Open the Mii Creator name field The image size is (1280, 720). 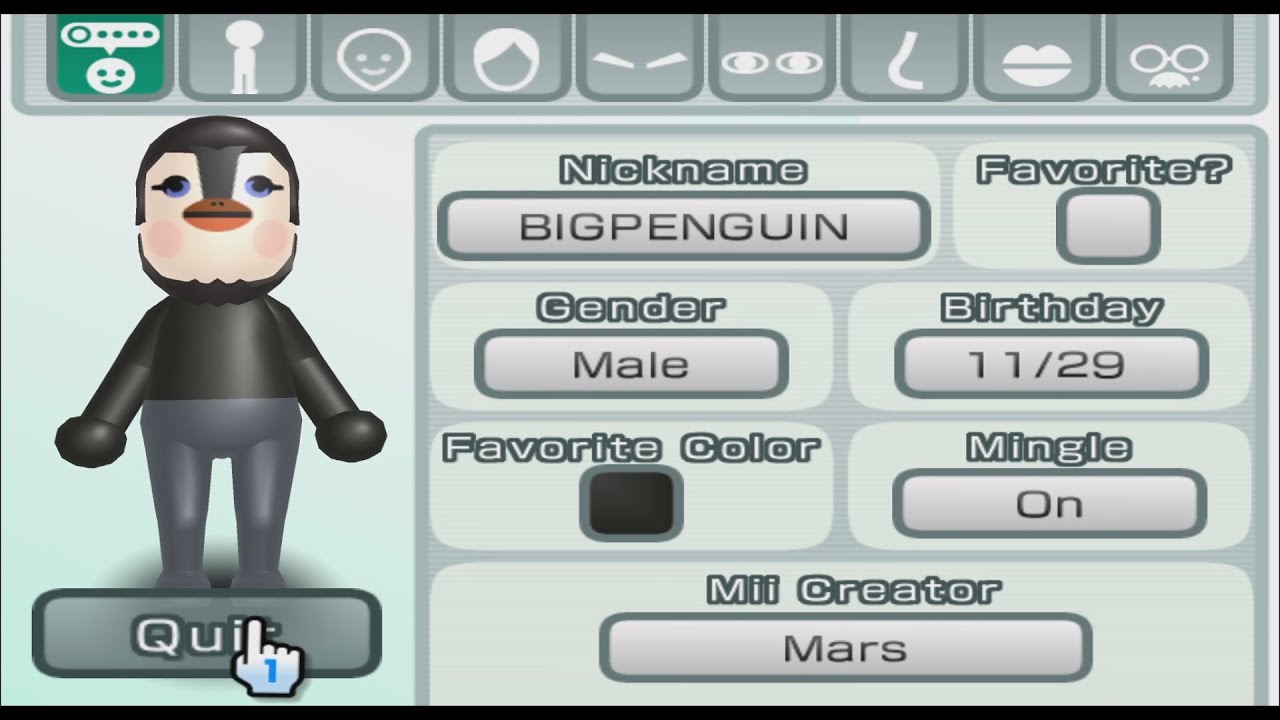[845, 647]
